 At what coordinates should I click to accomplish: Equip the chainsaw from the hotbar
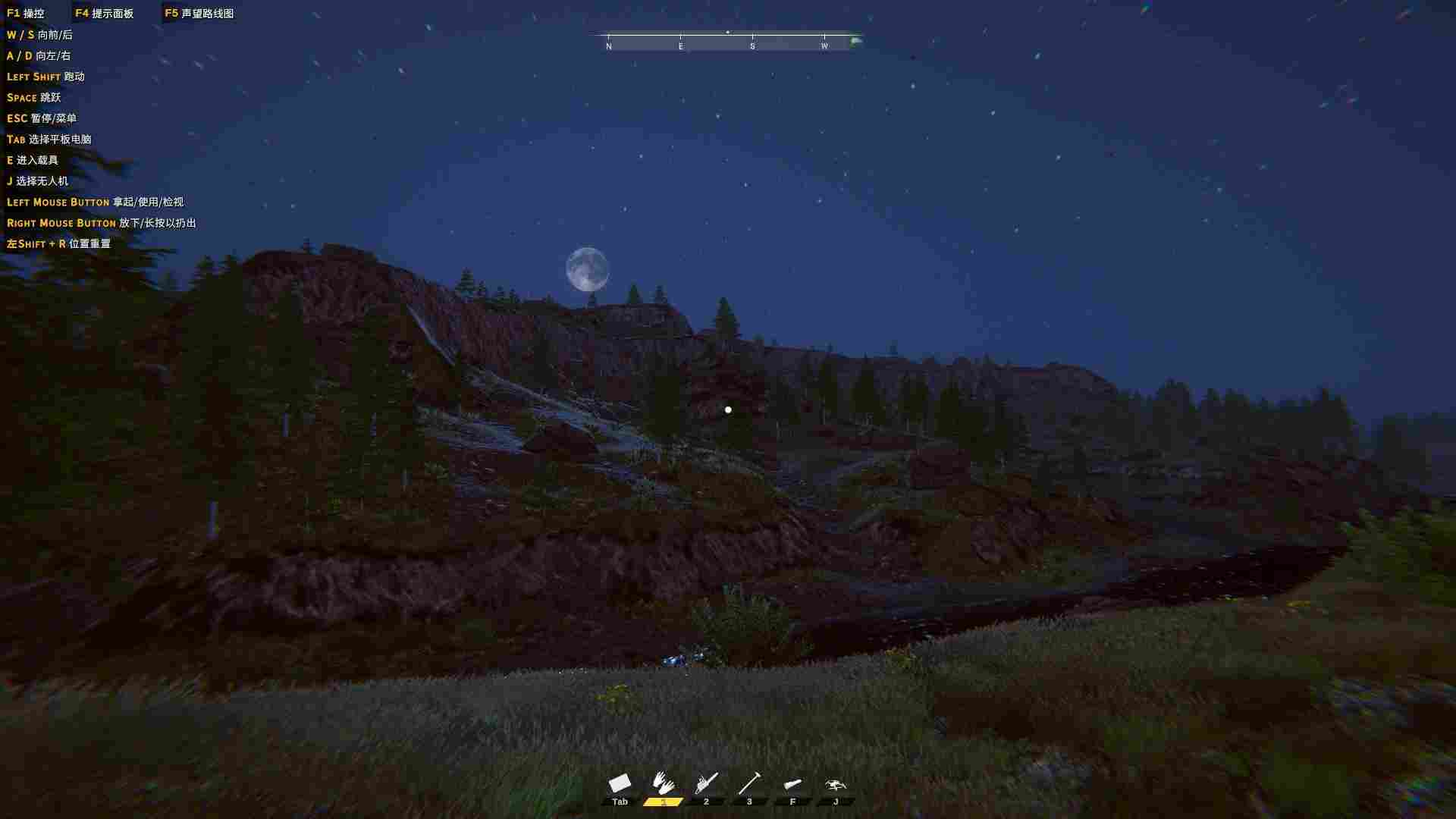[707, 783]
